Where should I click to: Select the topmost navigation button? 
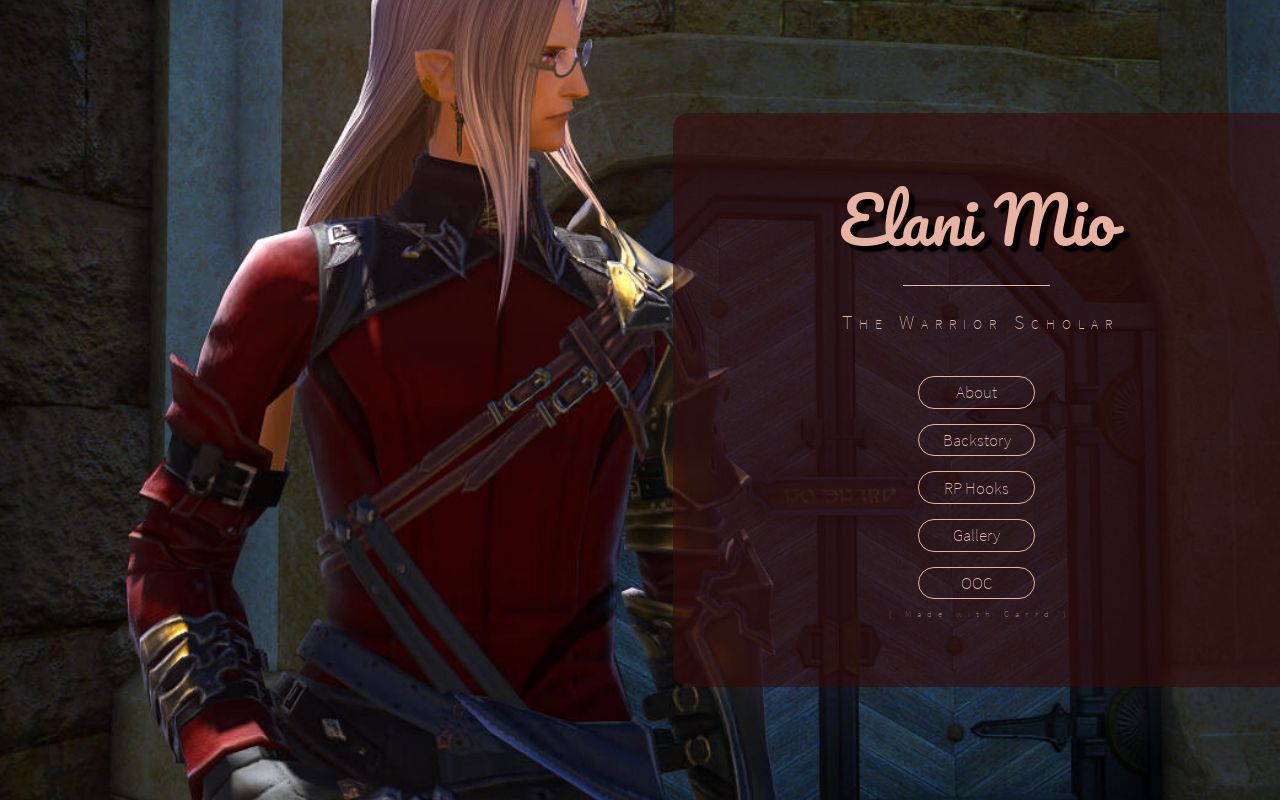tap(975, 392)
